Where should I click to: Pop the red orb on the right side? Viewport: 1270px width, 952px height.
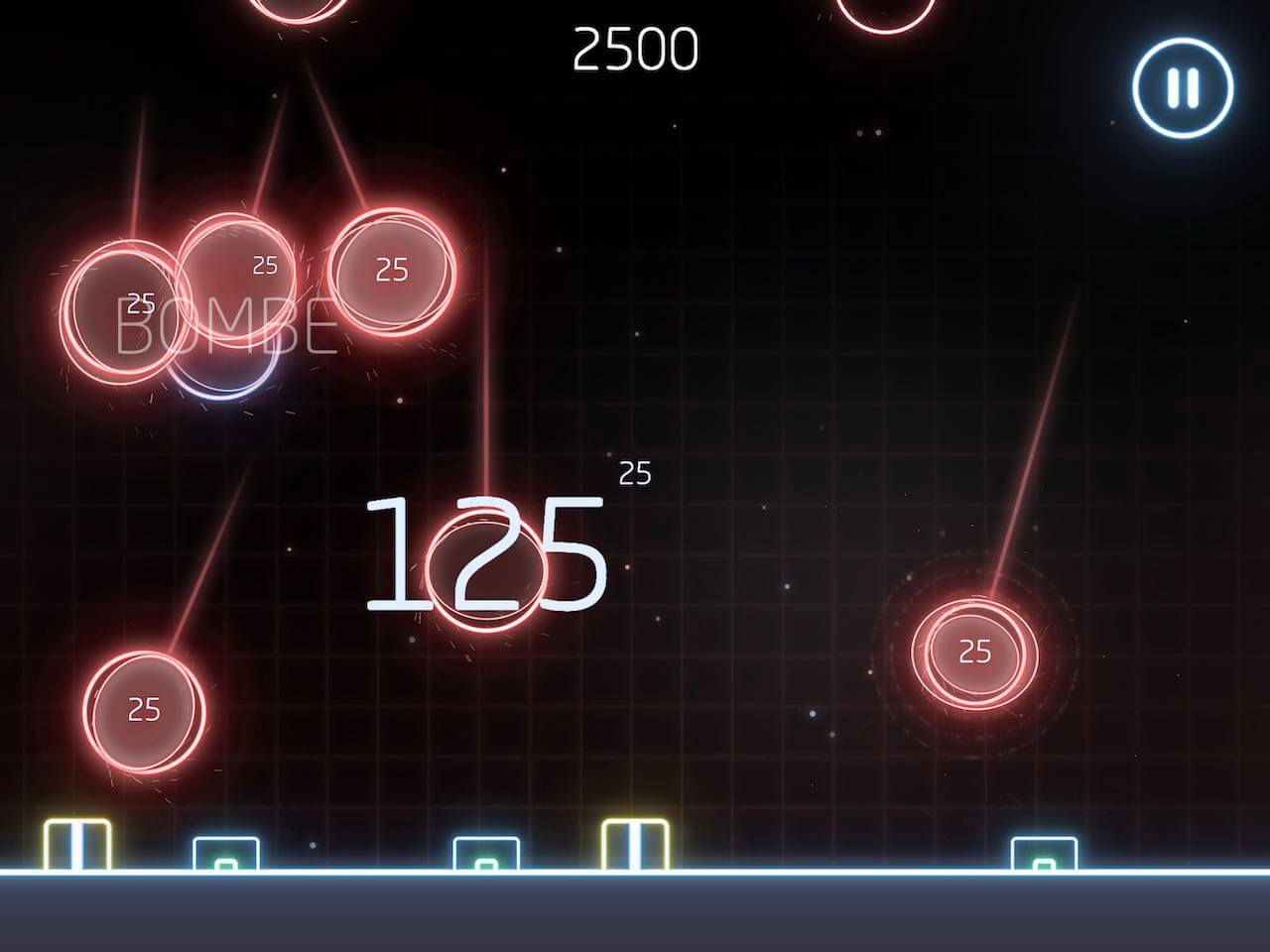pos(974,652)
